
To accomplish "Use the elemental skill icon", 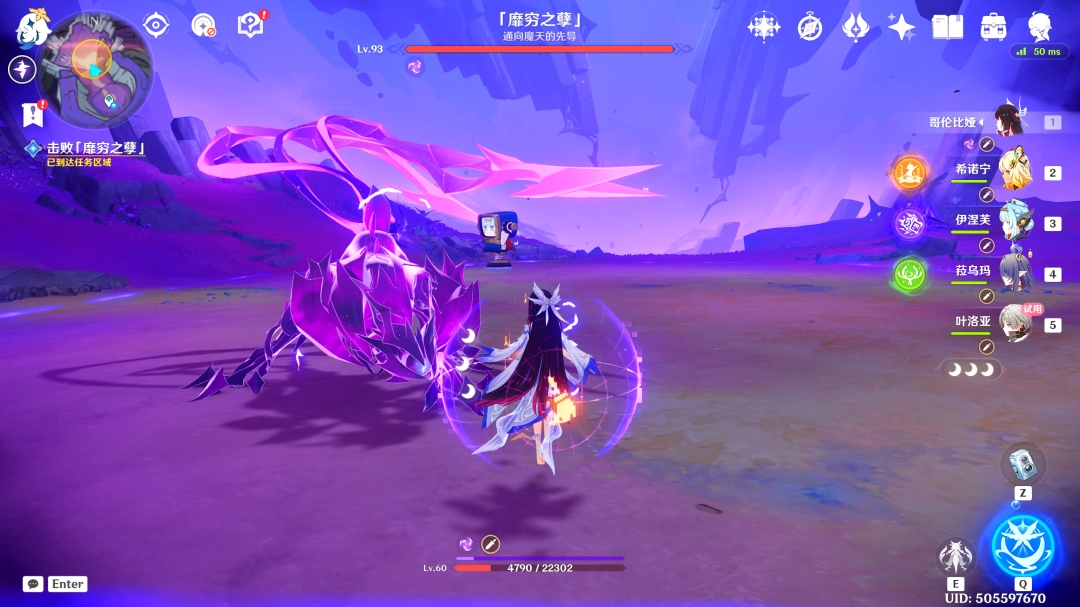I will click(955, 556).
